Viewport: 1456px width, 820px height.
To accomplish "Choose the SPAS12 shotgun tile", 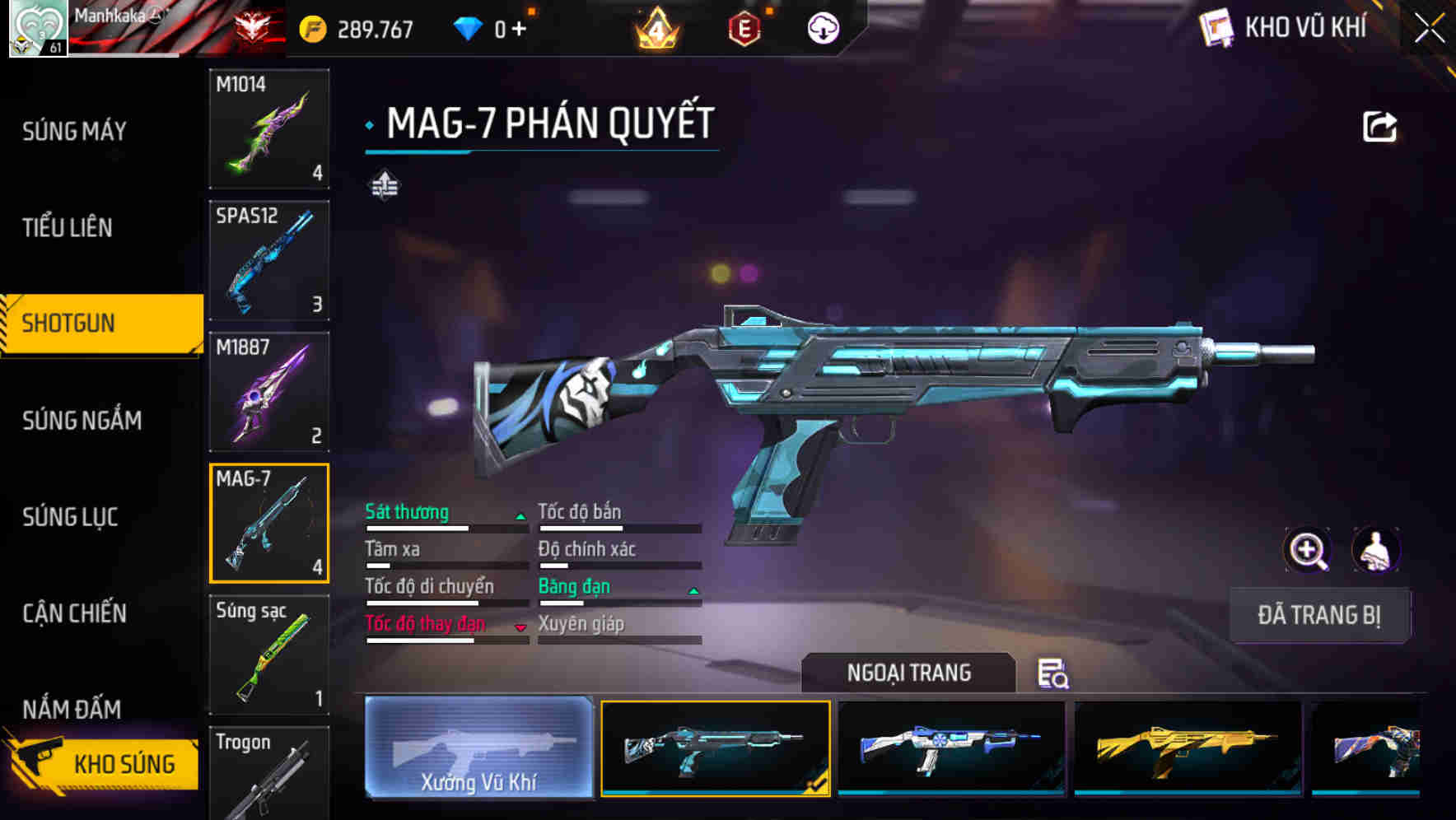I will click(x=269, y=260).
